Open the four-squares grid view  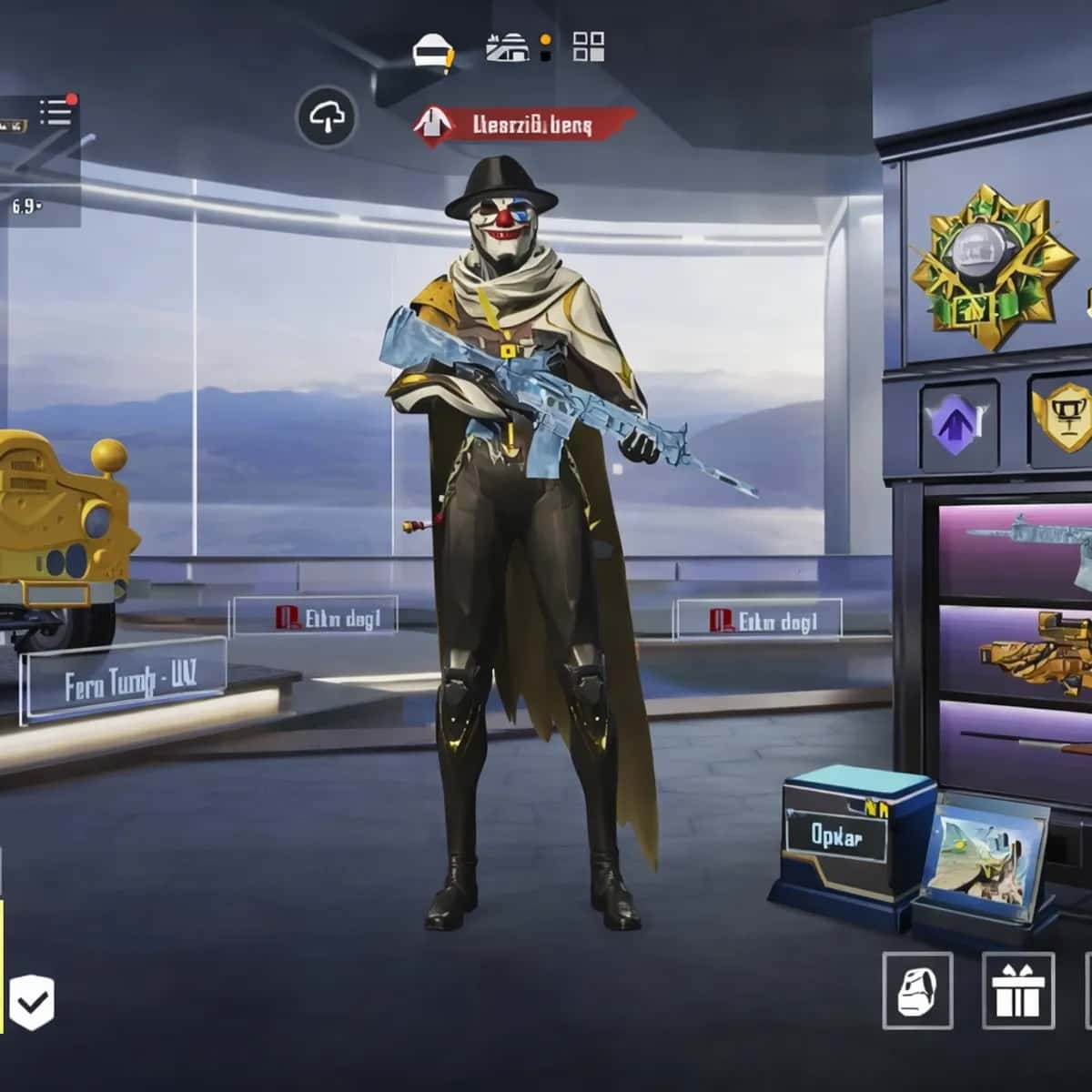point(589,46)
